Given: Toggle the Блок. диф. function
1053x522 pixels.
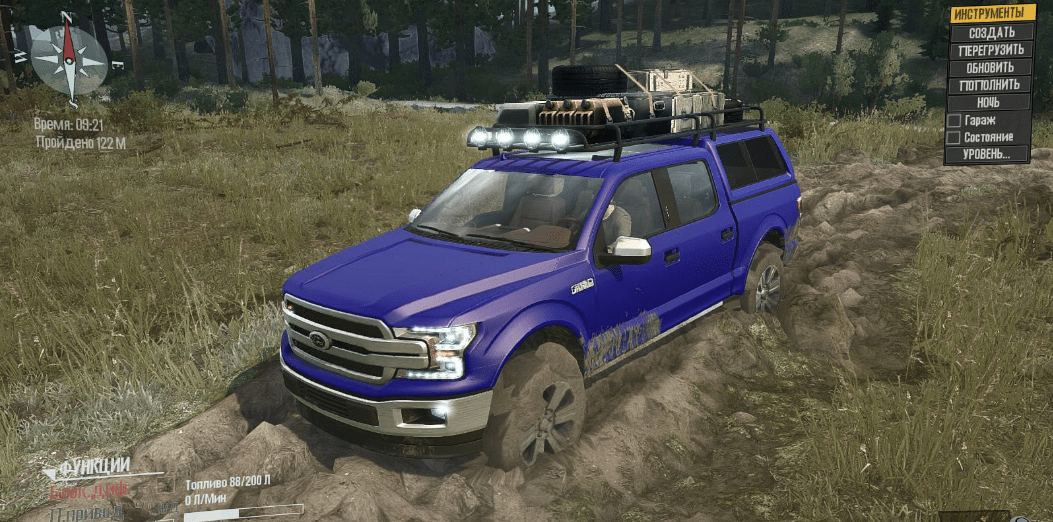Looking at the screenshot, I should pyautogui.click(x=90, y=490).
